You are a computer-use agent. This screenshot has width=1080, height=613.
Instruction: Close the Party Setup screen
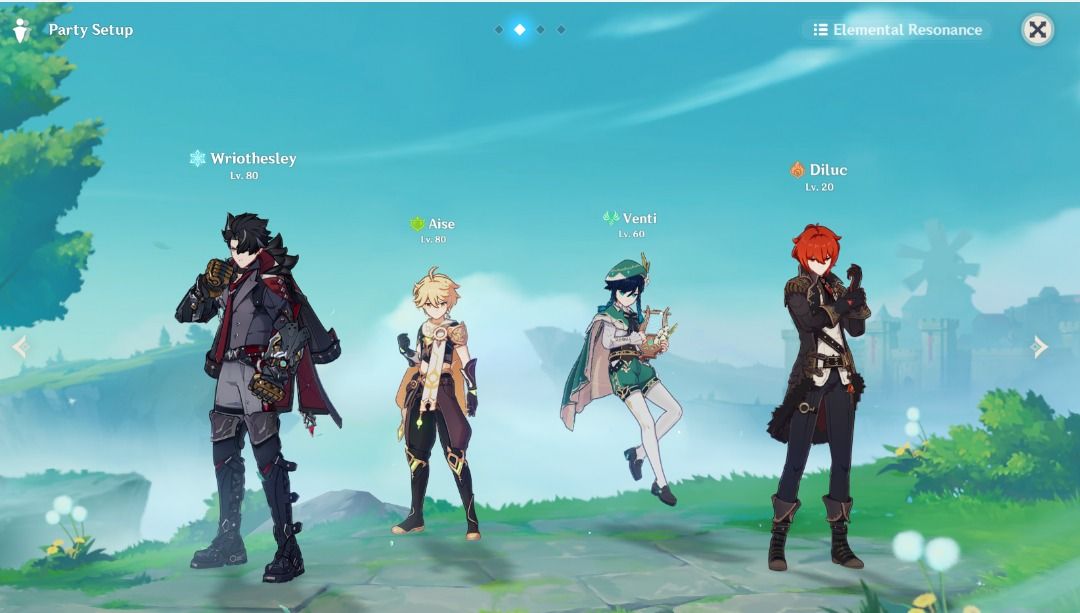(x=1037, y=30)
